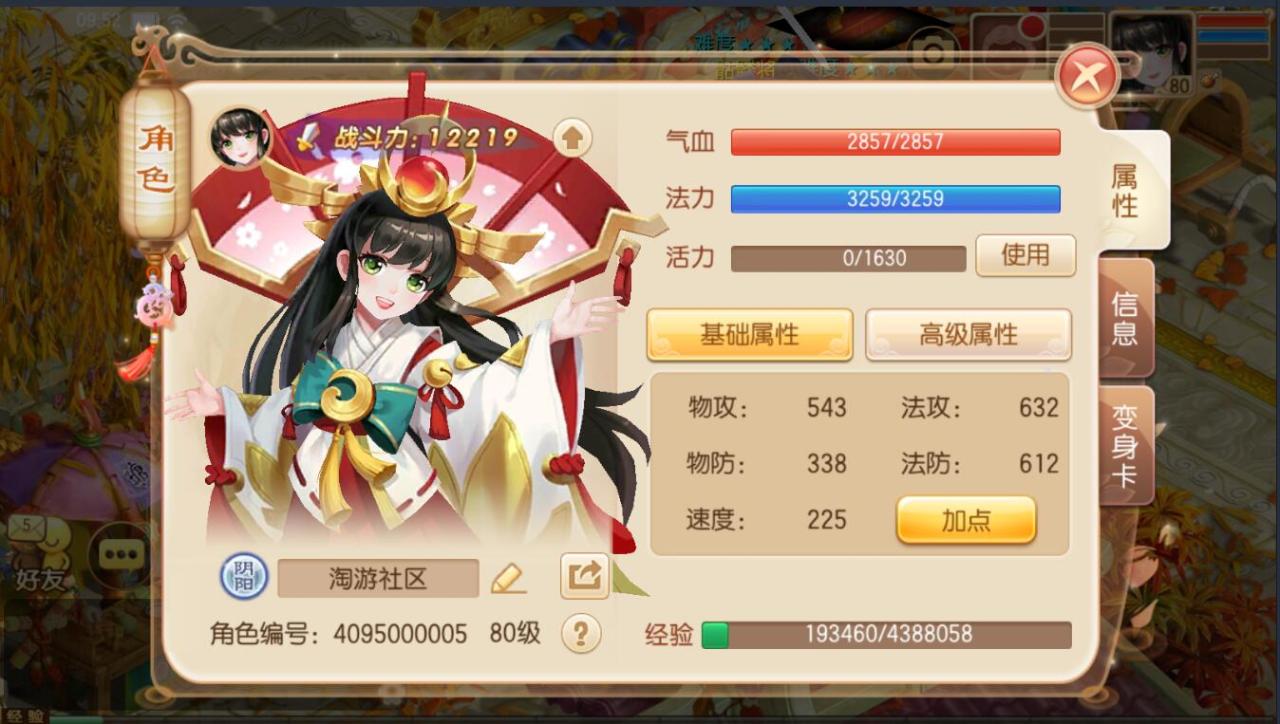This screenshot has height=724, width=1280.
Task: Click the 使用 vitality button
Action: (1025, 256)
